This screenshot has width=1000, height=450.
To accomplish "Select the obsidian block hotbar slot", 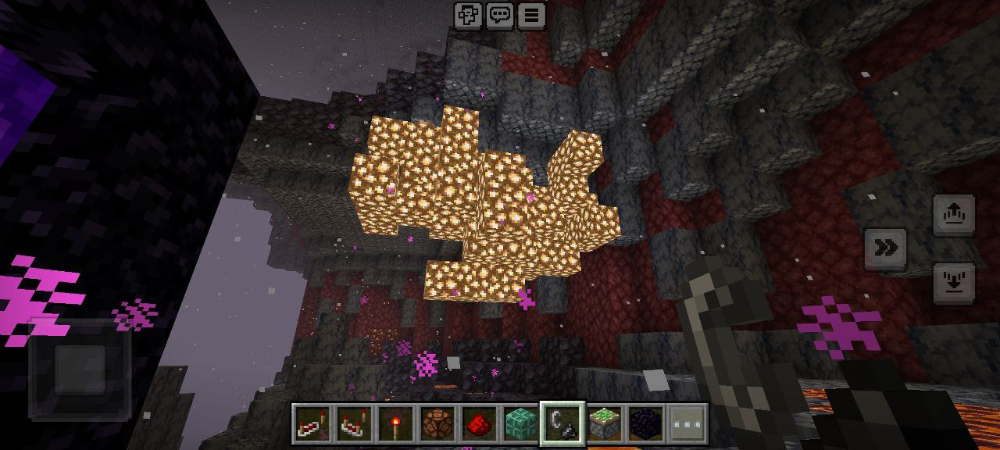I will click(644, 423).
